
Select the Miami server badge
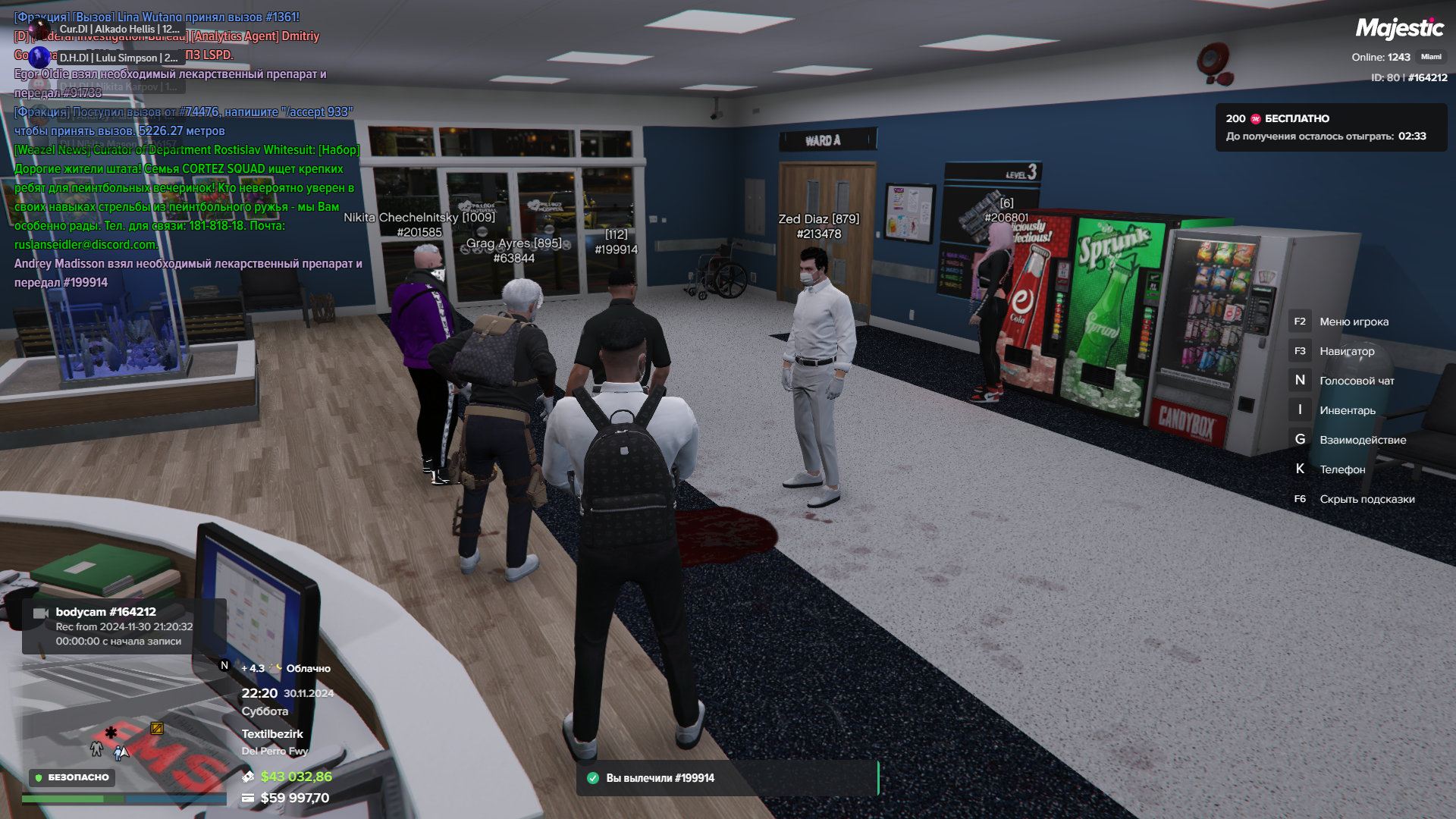pyautogui.click(x=1431, y=57)
